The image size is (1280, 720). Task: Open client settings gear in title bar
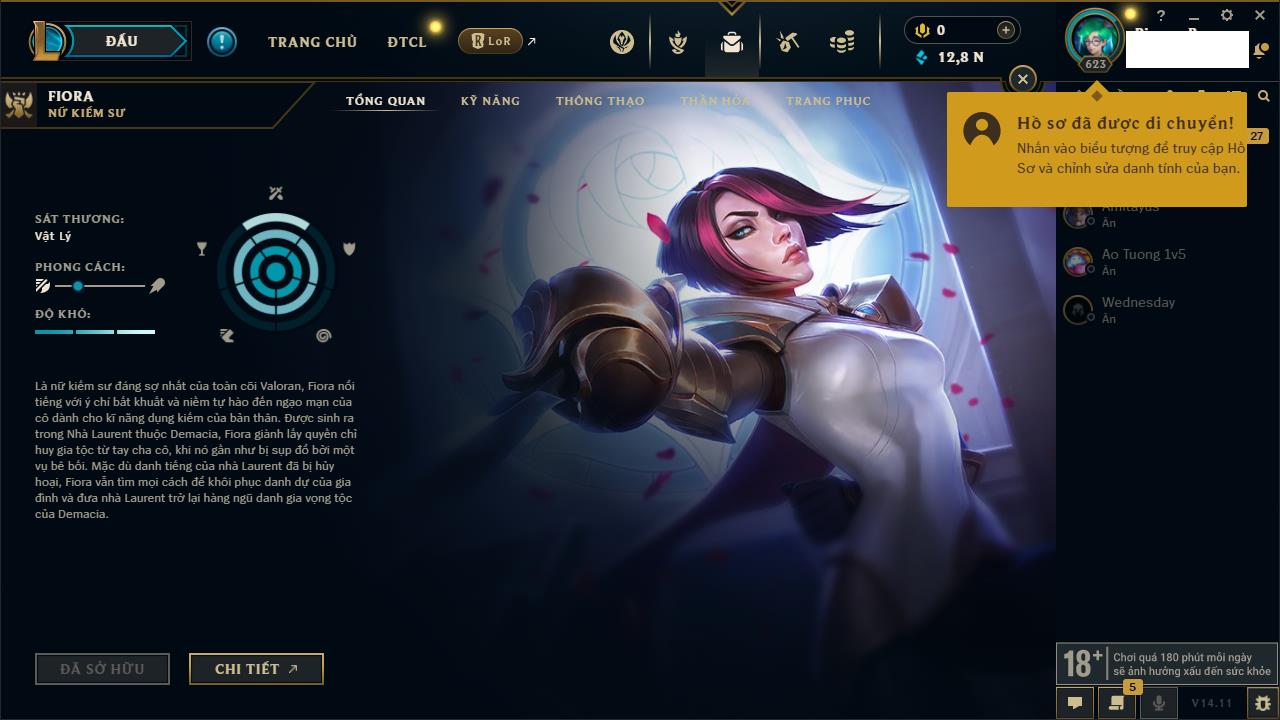click(1227, 15)
